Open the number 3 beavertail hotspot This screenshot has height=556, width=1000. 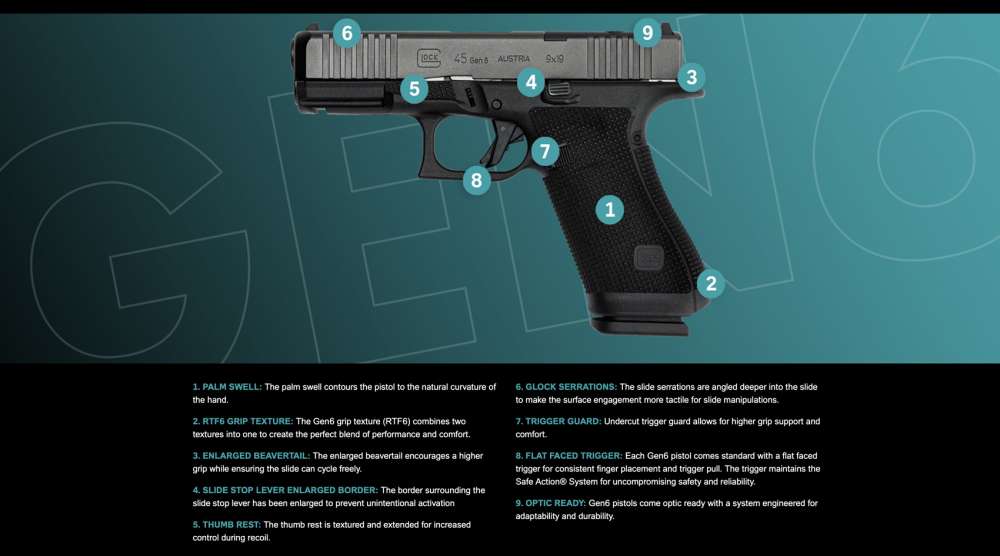[691, 77]
